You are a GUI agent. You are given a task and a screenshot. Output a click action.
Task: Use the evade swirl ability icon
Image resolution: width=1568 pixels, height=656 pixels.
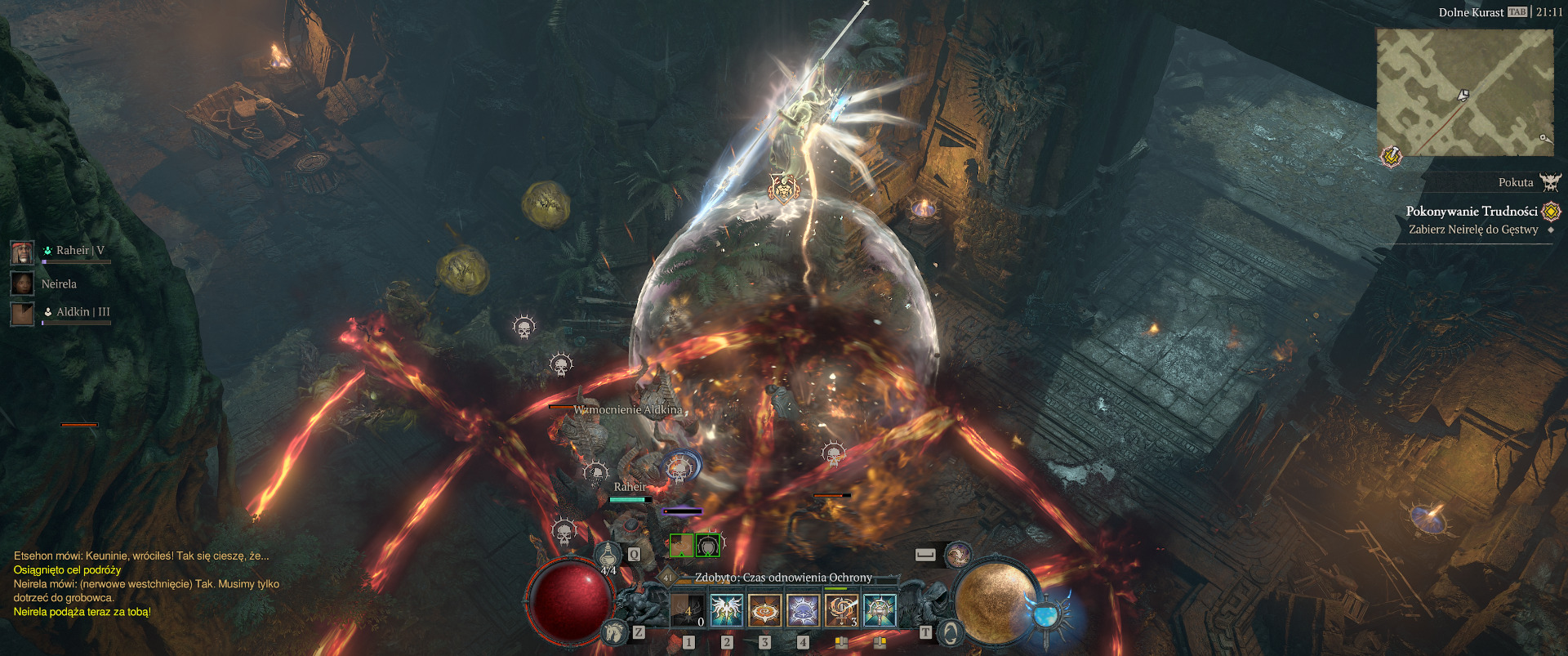[957, 556]
